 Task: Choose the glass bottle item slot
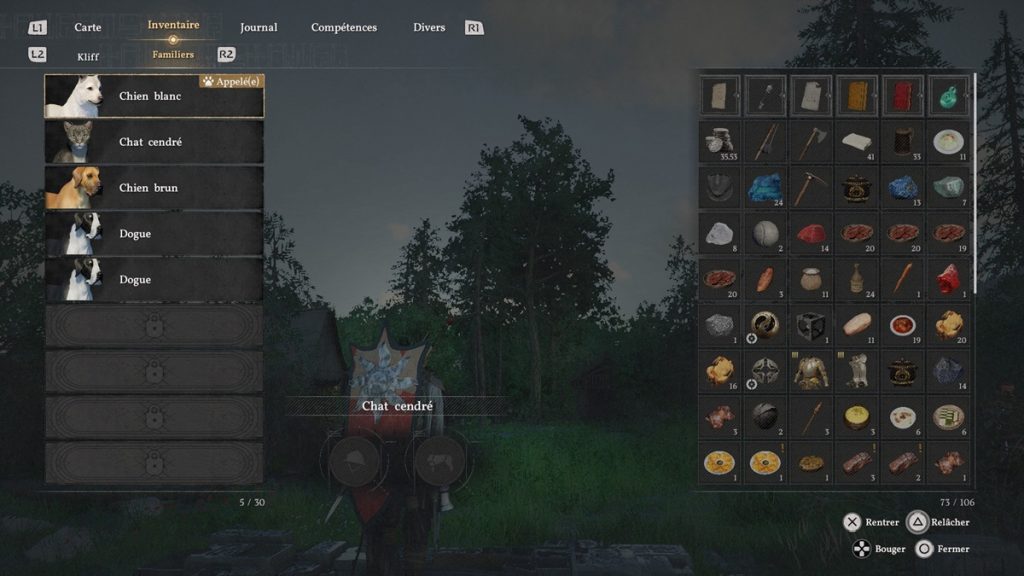pyautogui.click(x=856, y=279)
